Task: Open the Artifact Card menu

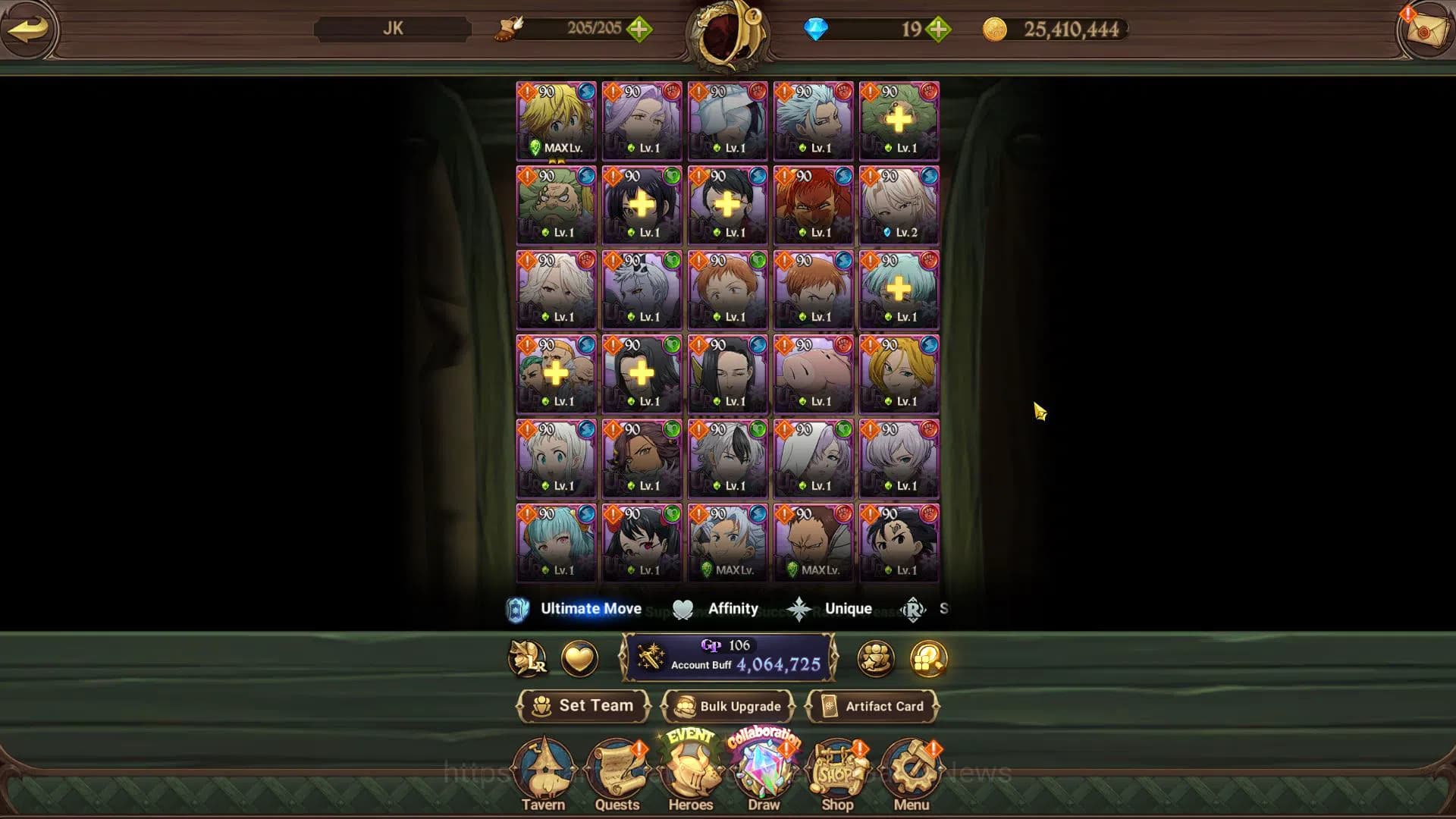Action: click(872, 706)
